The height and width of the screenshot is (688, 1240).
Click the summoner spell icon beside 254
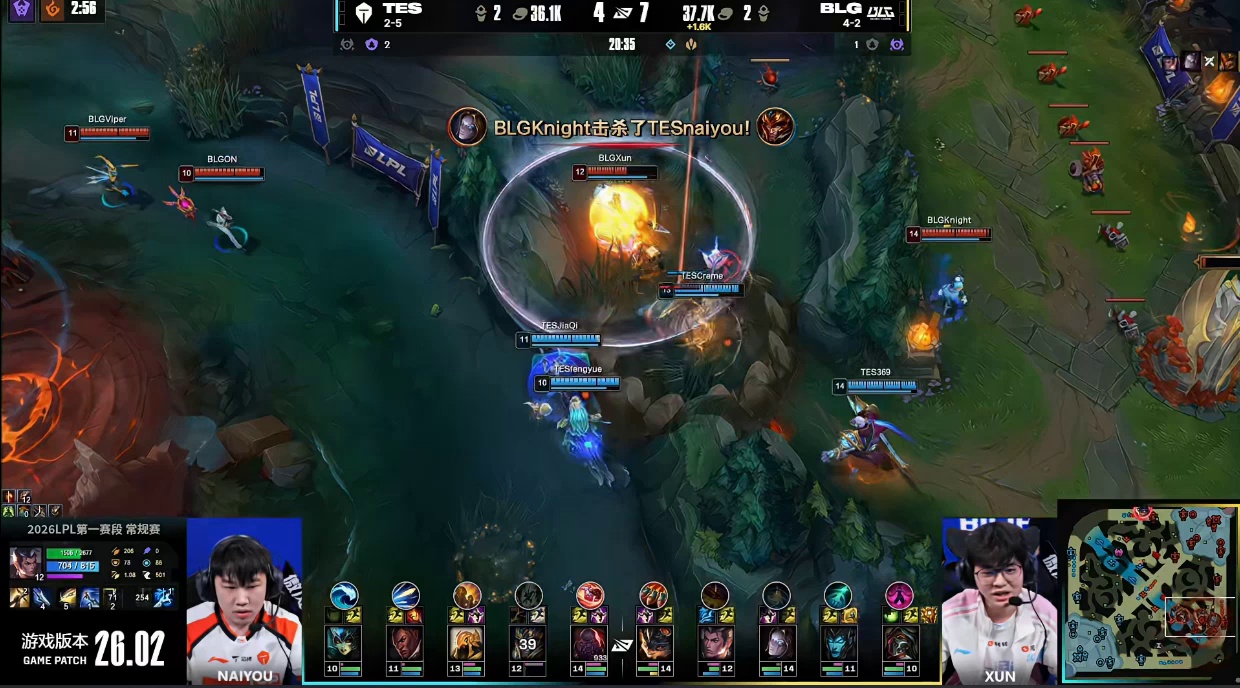pyautogui.click(x=165, y=597)
